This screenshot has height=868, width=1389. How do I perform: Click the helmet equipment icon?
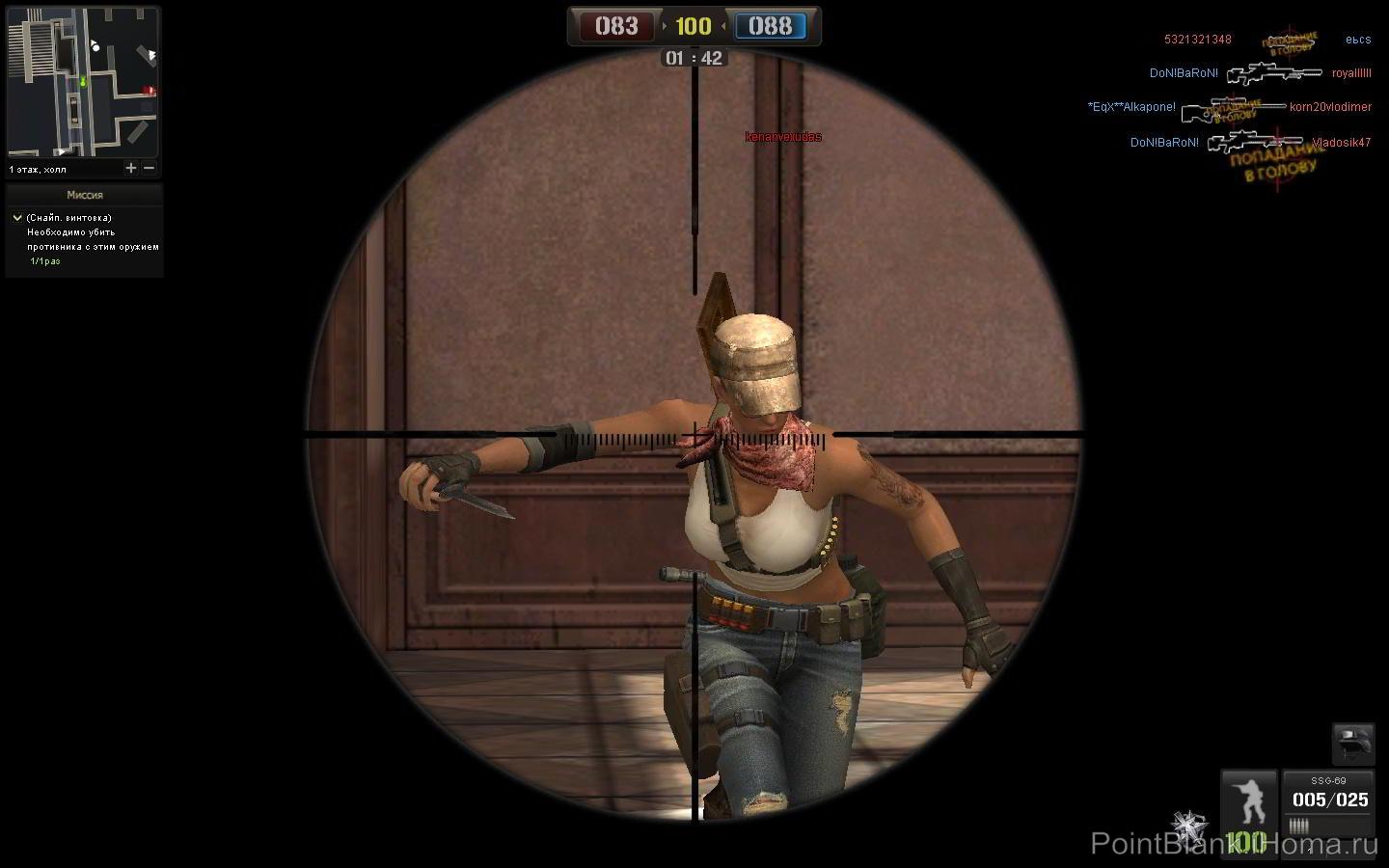pyautogui.click(x=1356, y=743)
